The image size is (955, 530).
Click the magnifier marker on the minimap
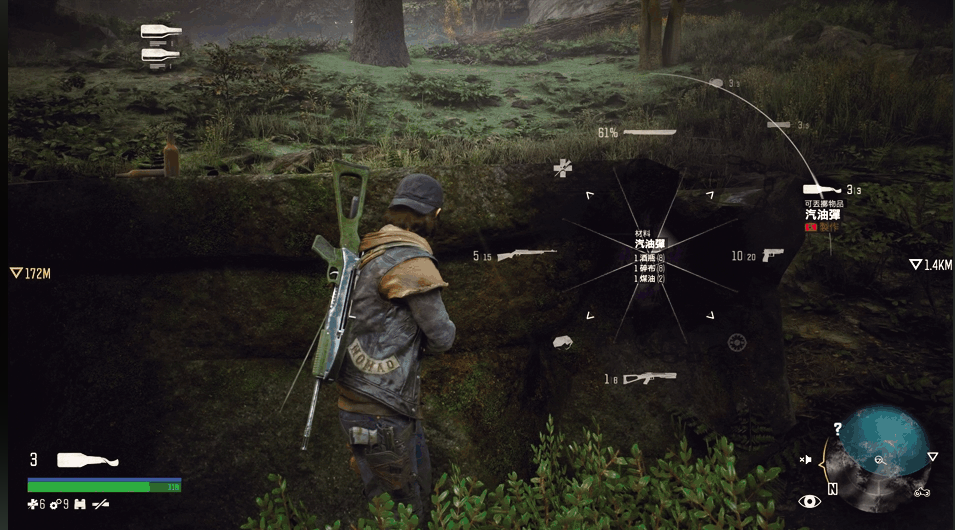click(879, 460)
